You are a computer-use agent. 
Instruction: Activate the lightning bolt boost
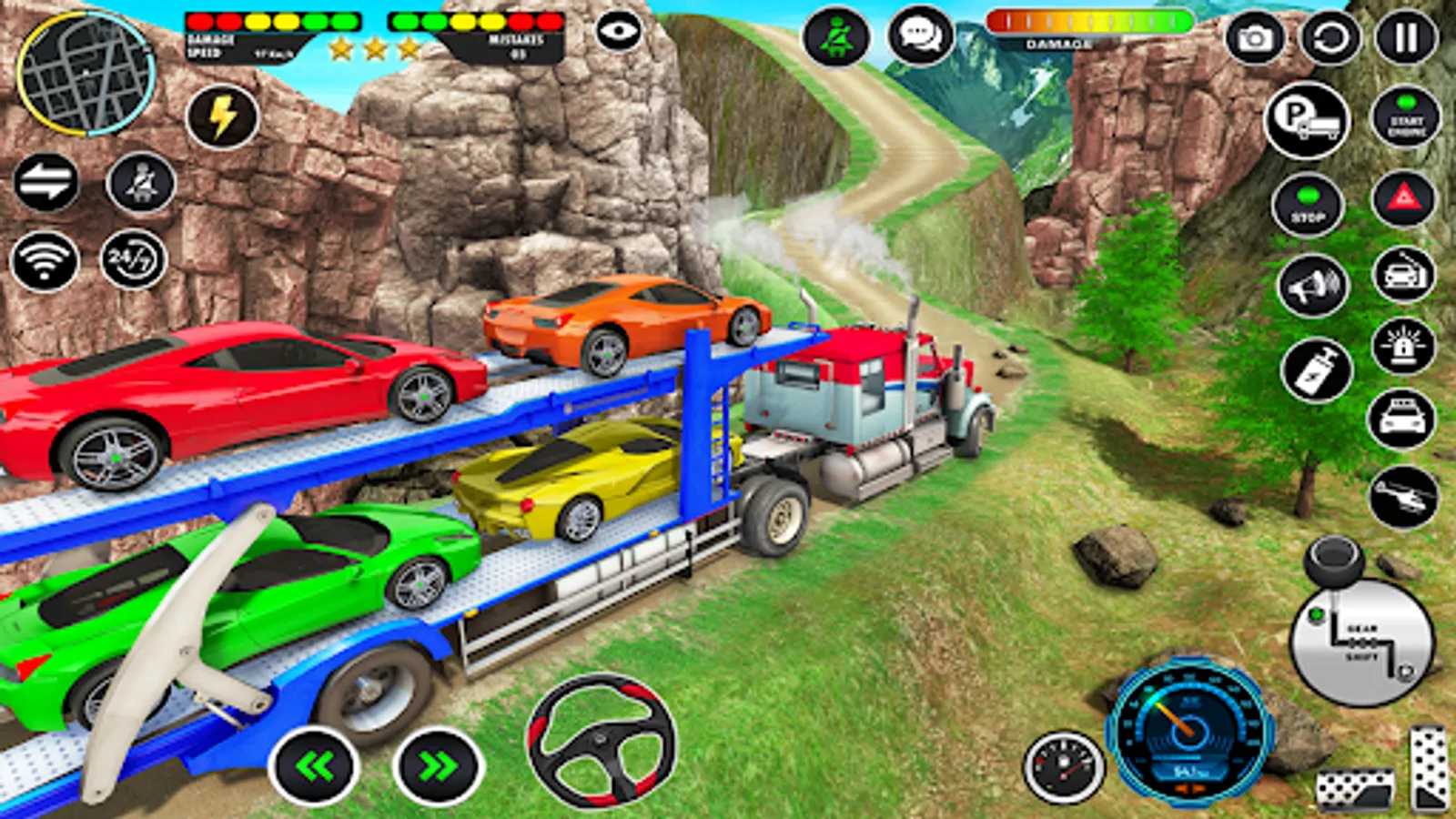(x=222, y=117)
